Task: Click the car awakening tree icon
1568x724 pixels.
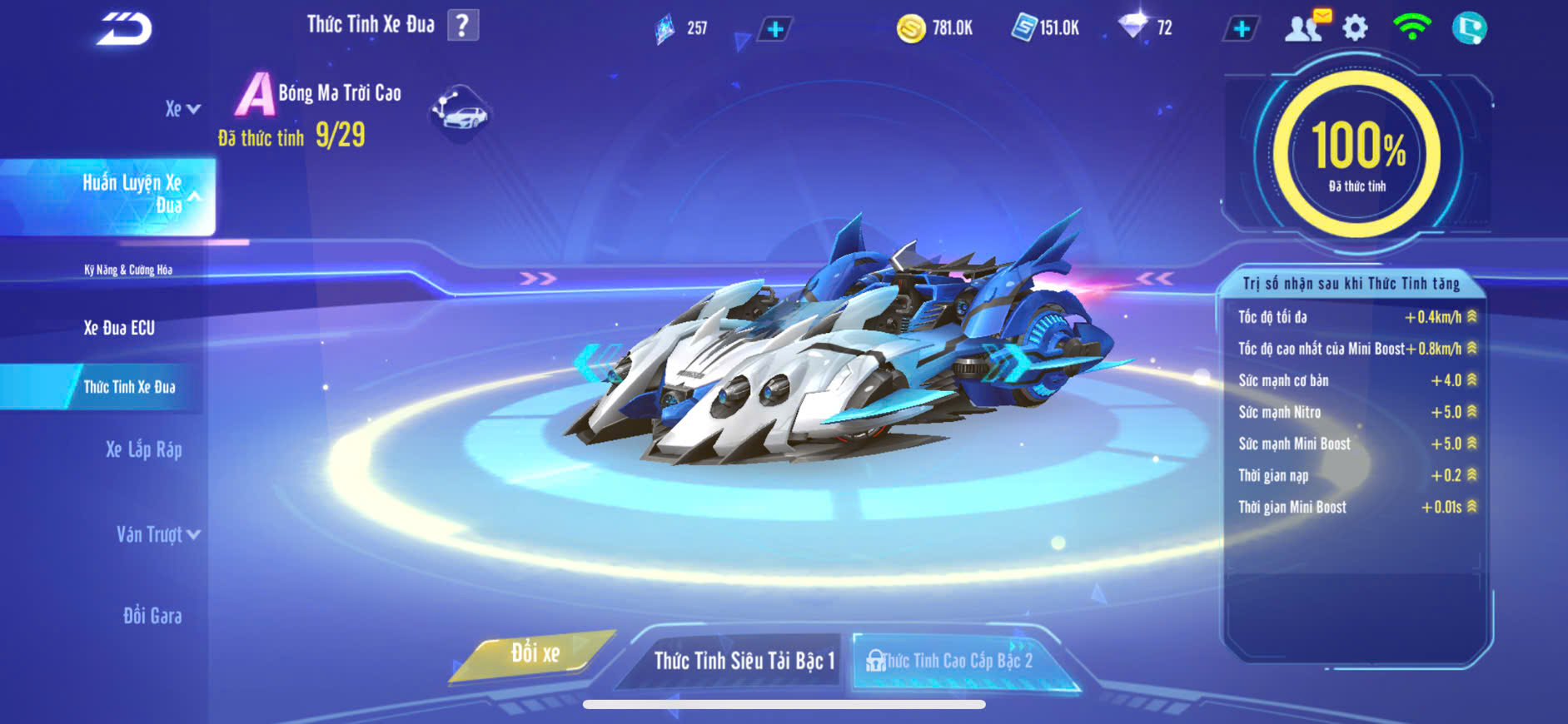Action: (x=460, y=113)
